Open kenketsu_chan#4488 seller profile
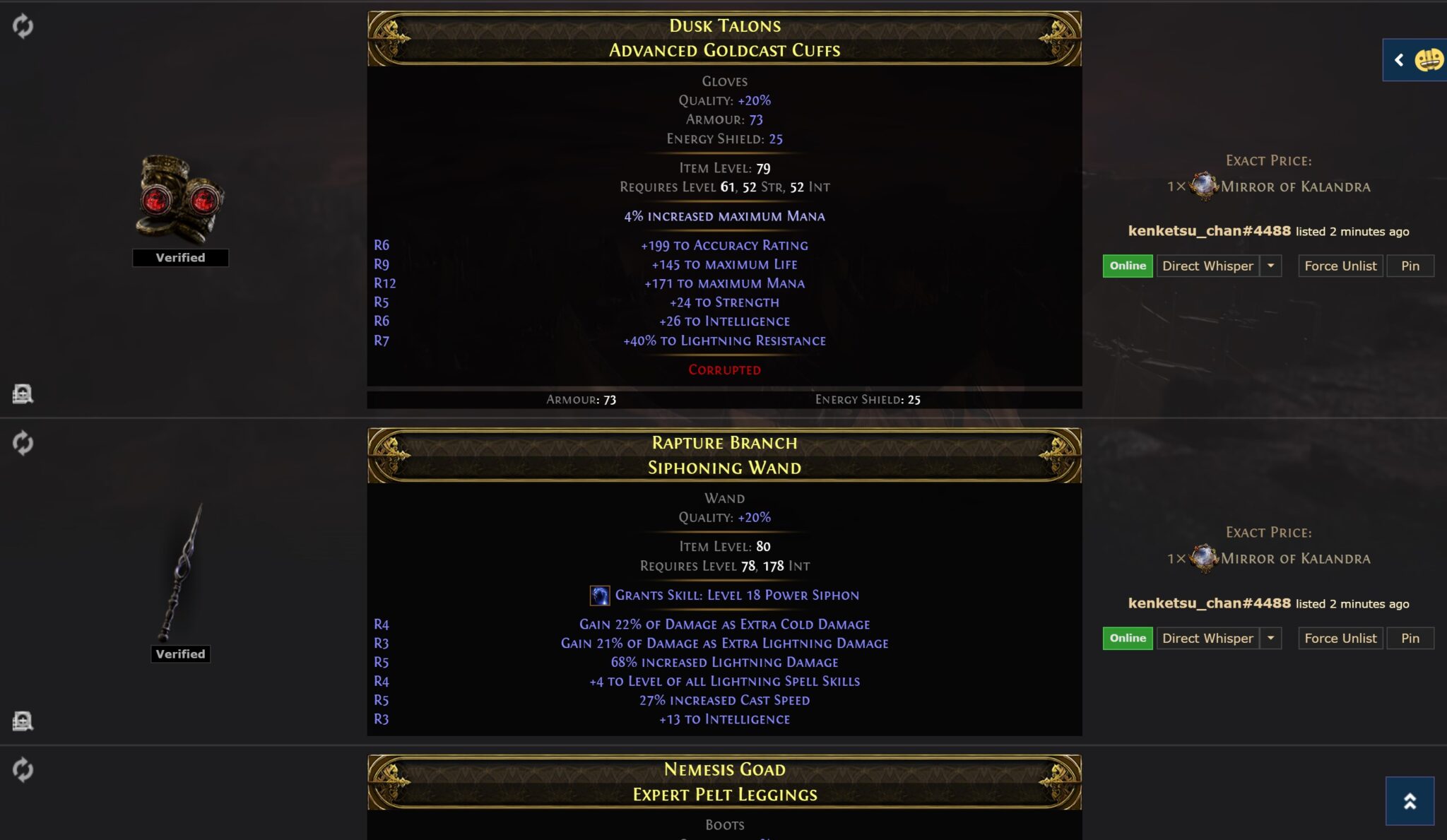This screenshot has height=840, width=1447. 1210,231
